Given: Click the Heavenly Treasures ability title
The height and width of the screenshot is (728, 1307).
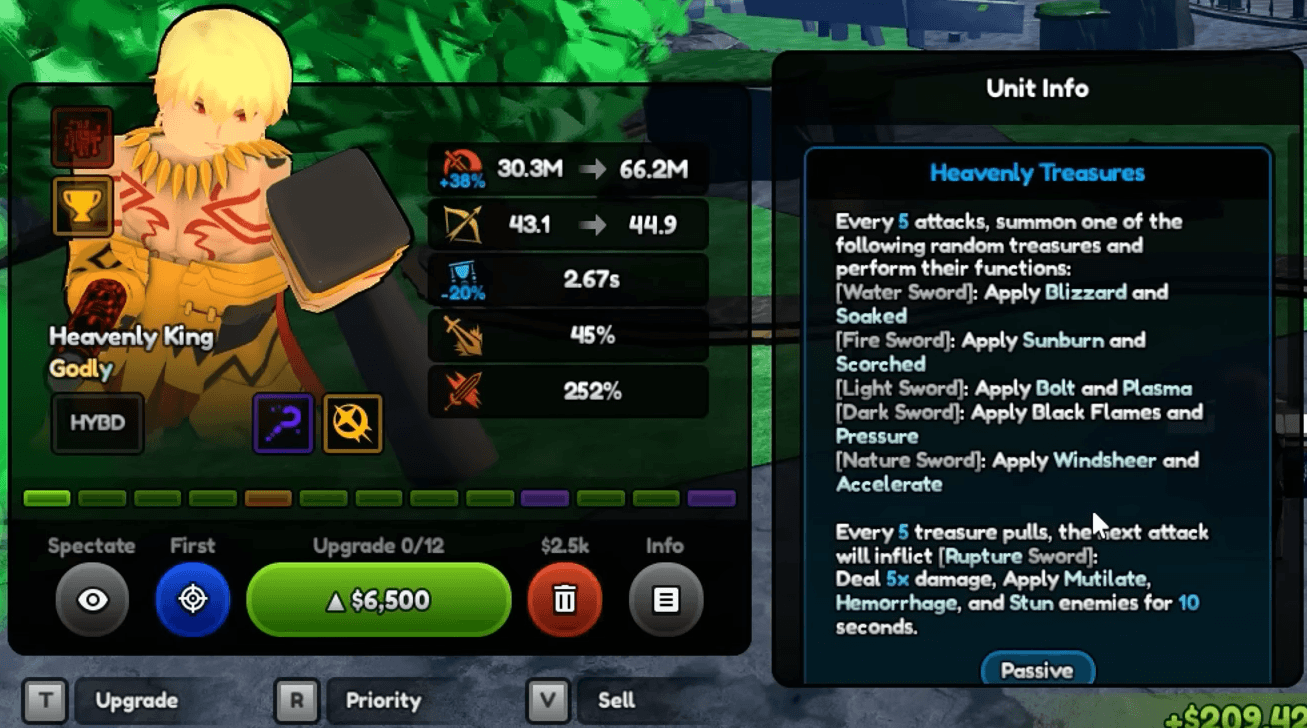Looking at the screenshot, I should tap(1036, 172).
